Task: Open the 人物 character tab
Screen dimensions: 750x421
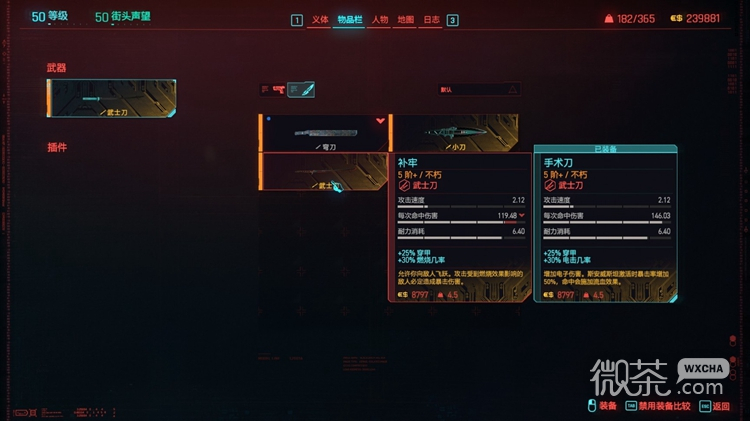Action: [380, 20]
